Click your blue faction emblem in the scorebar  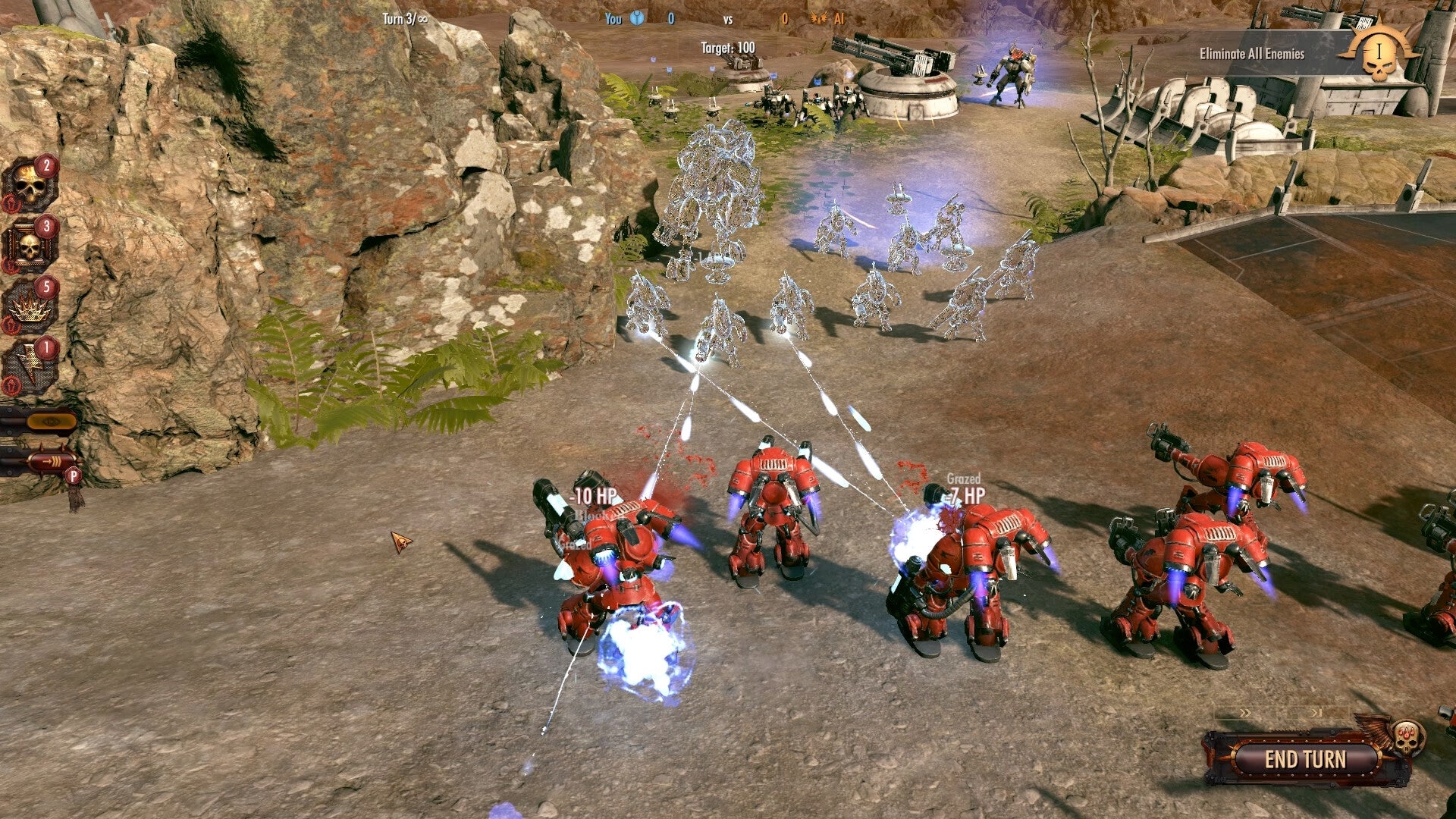[636, 19]
